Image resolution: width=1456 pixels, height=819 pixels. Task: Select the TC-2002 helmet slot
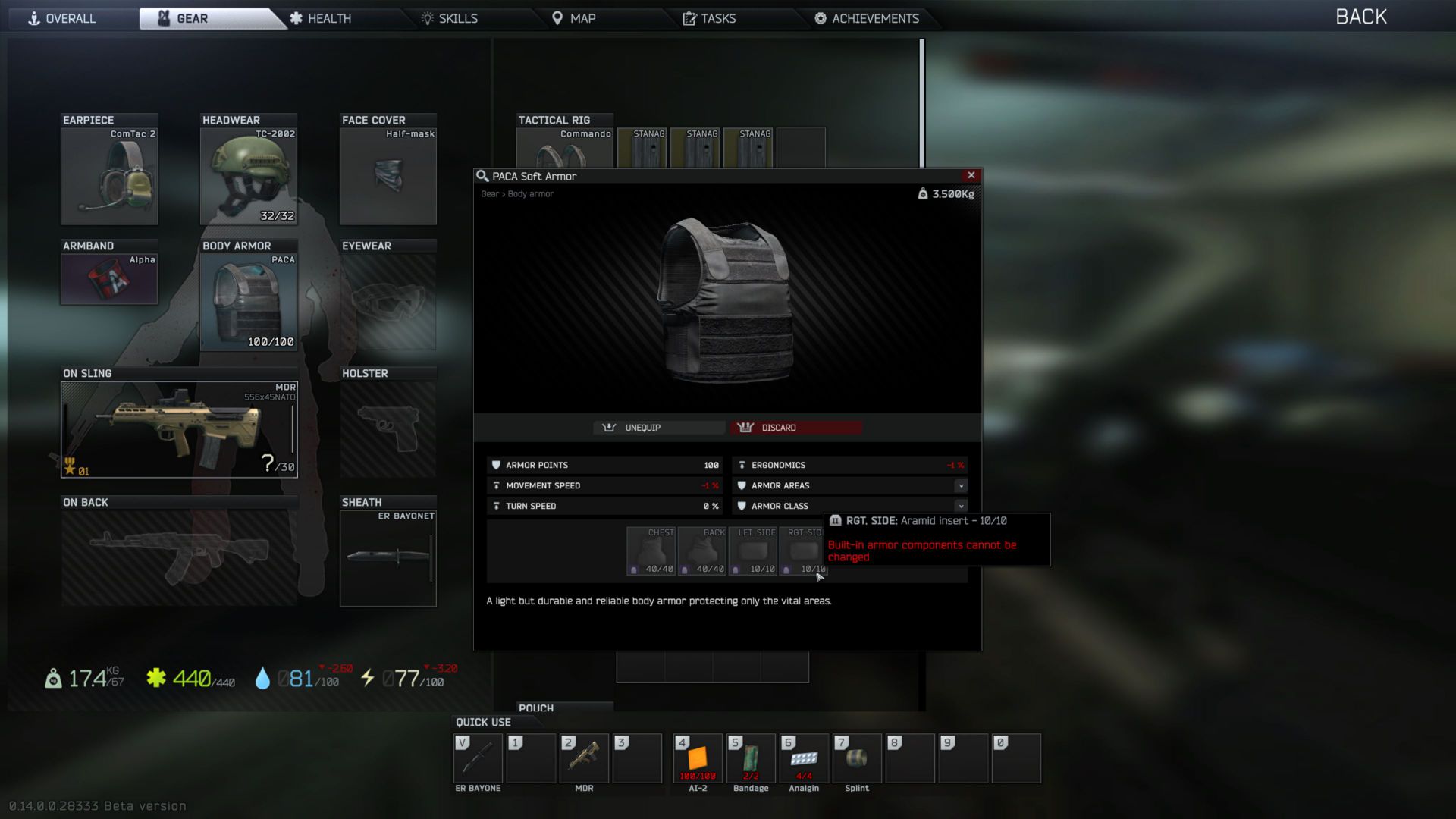[249, 176]
